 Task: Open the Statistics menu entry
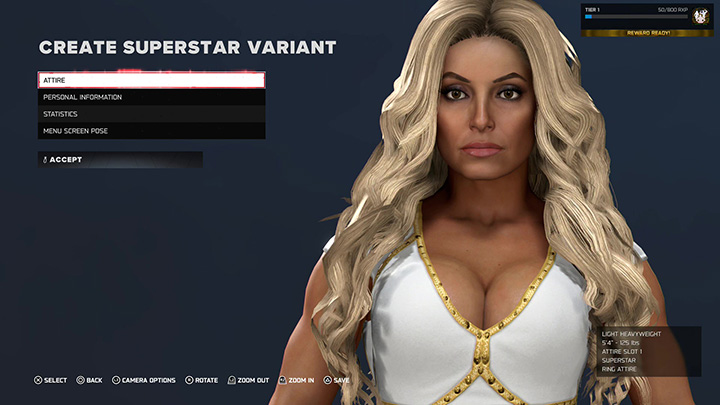tap(151, 114)
